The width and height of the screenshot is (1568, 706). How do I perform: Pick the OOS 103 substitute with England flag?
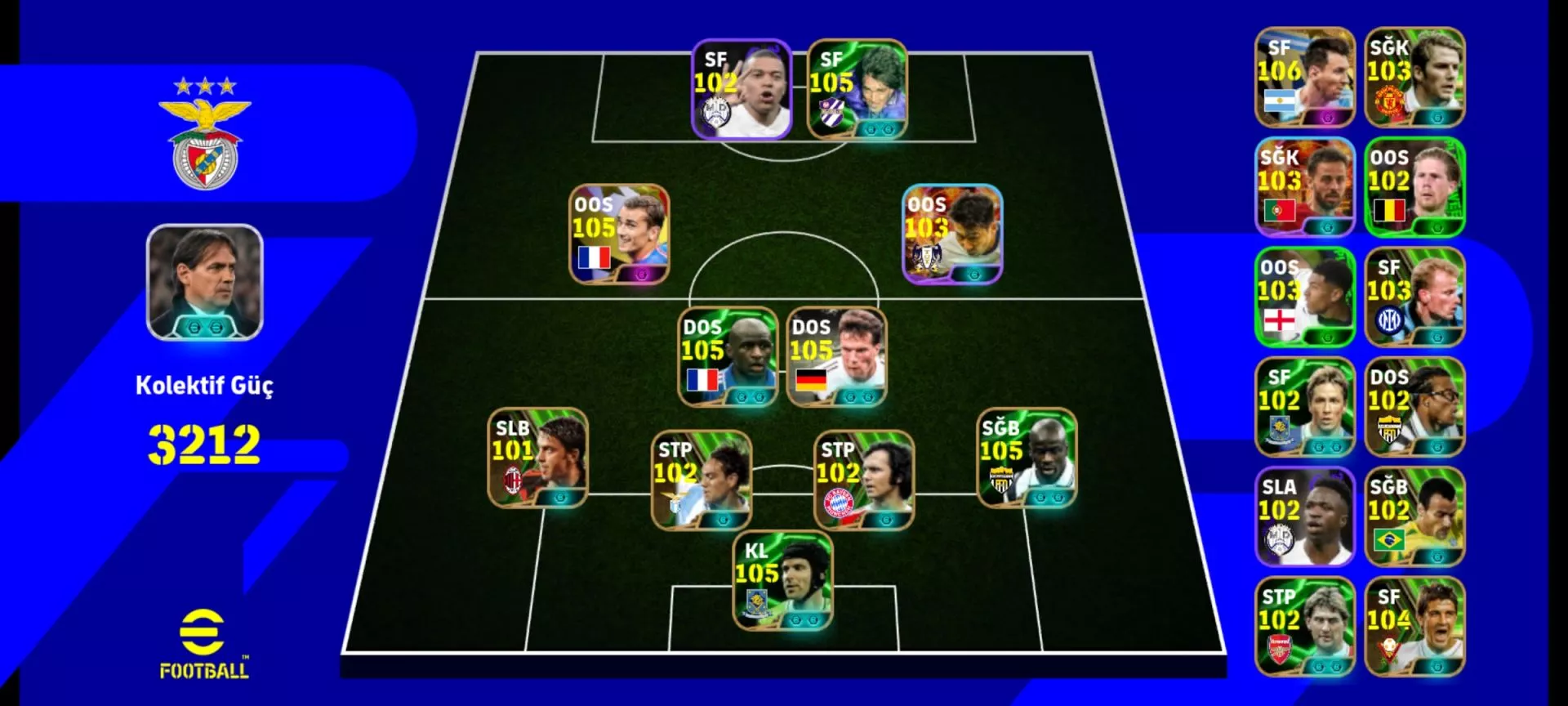1305,297
